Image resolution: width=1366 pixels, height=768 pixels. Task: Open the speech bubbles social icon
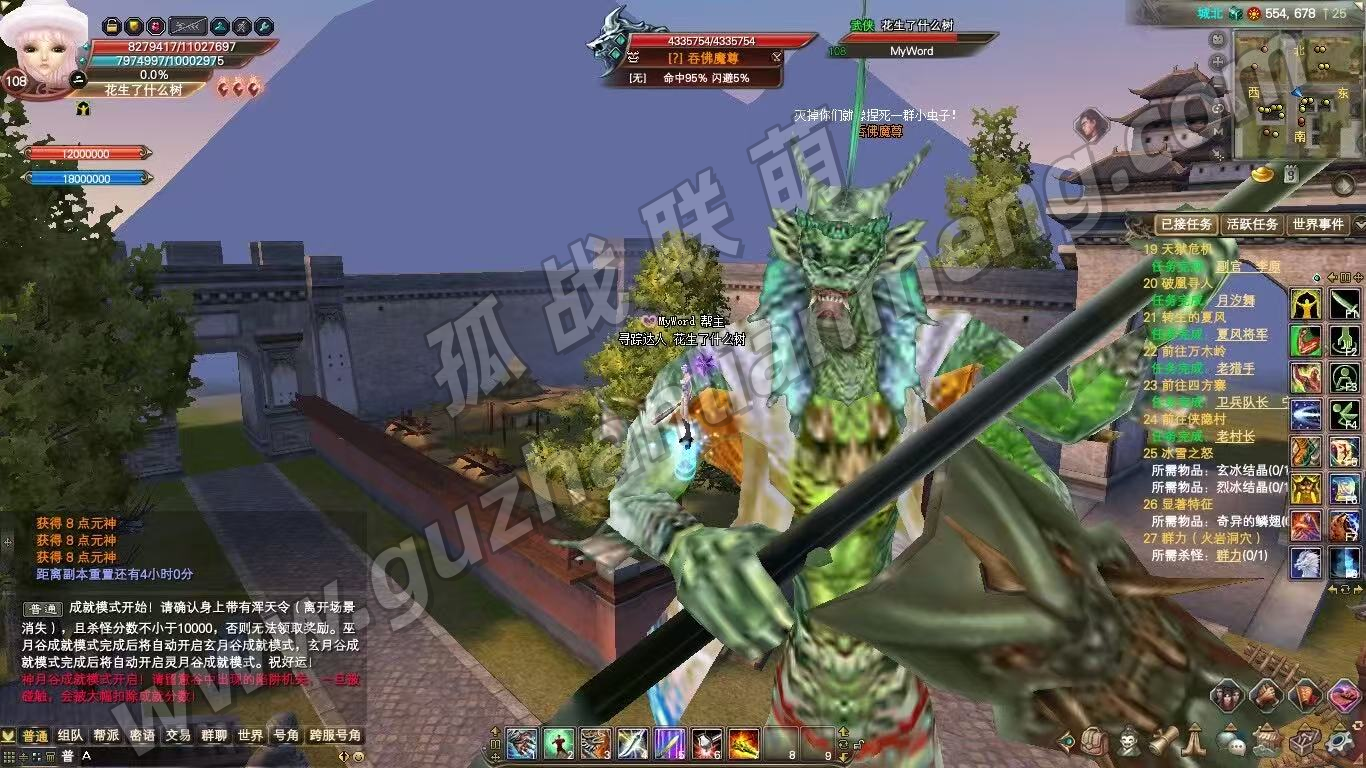point(1231,742)
